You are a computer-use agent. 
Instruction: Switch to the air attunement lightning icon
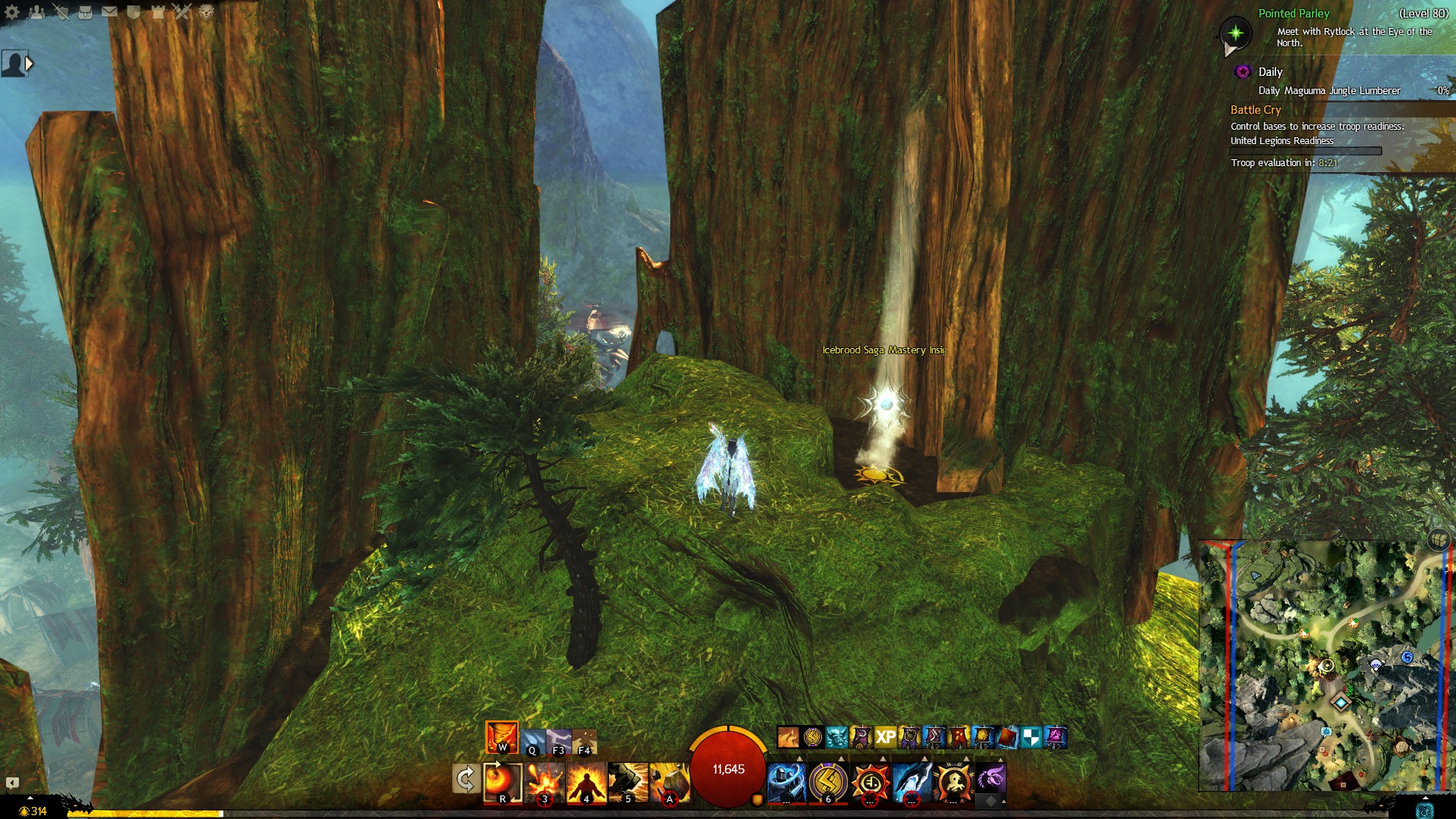pos(559,741)
